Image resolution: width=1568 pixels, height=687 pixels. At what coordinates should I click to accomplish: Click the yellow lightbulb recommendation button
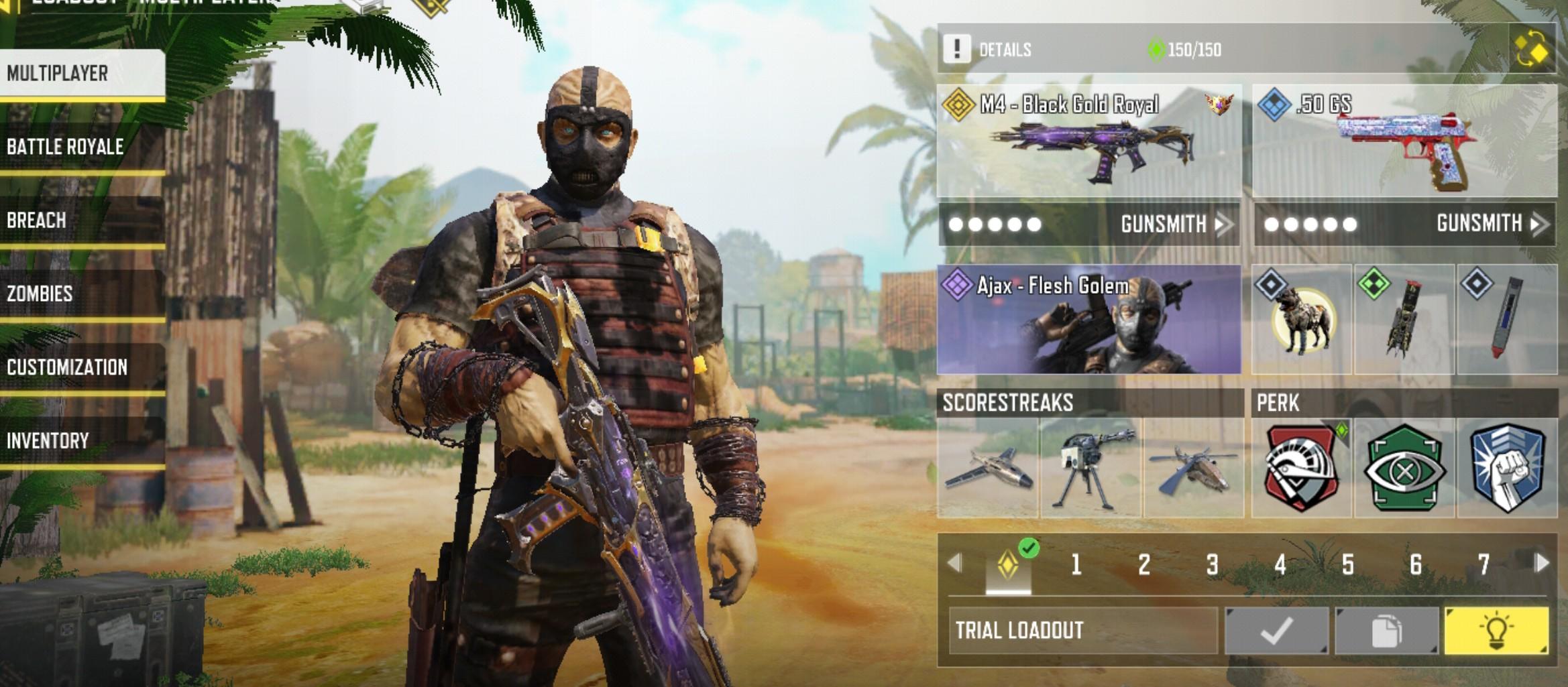tap(1496, 630)
